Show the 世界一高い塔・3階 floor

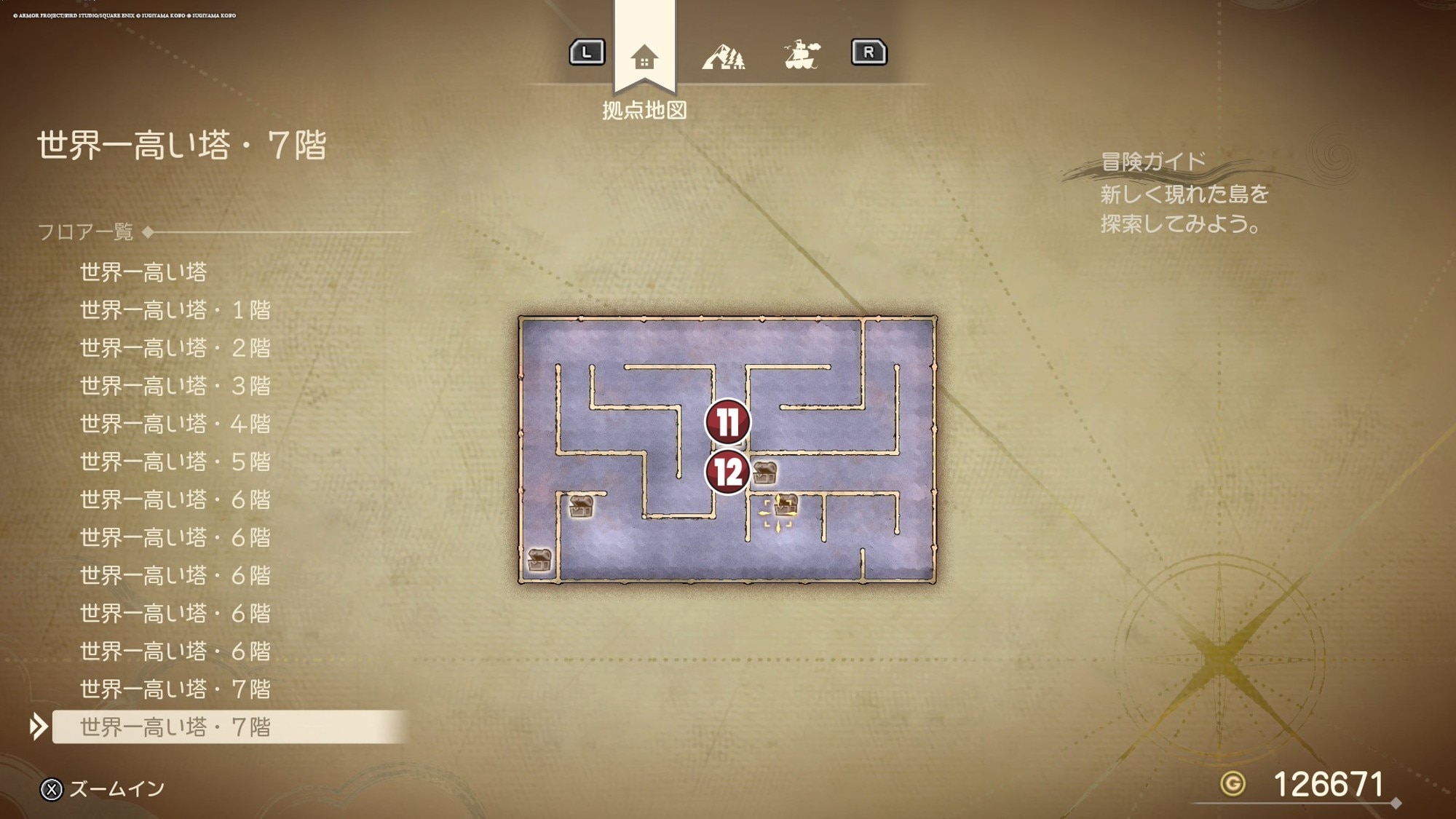point(175,386)
